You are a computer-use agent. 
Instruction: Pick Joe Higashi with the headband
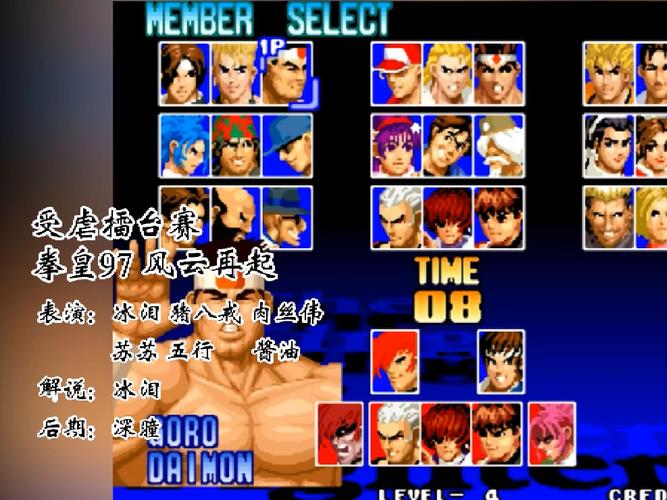coord(499,73)
